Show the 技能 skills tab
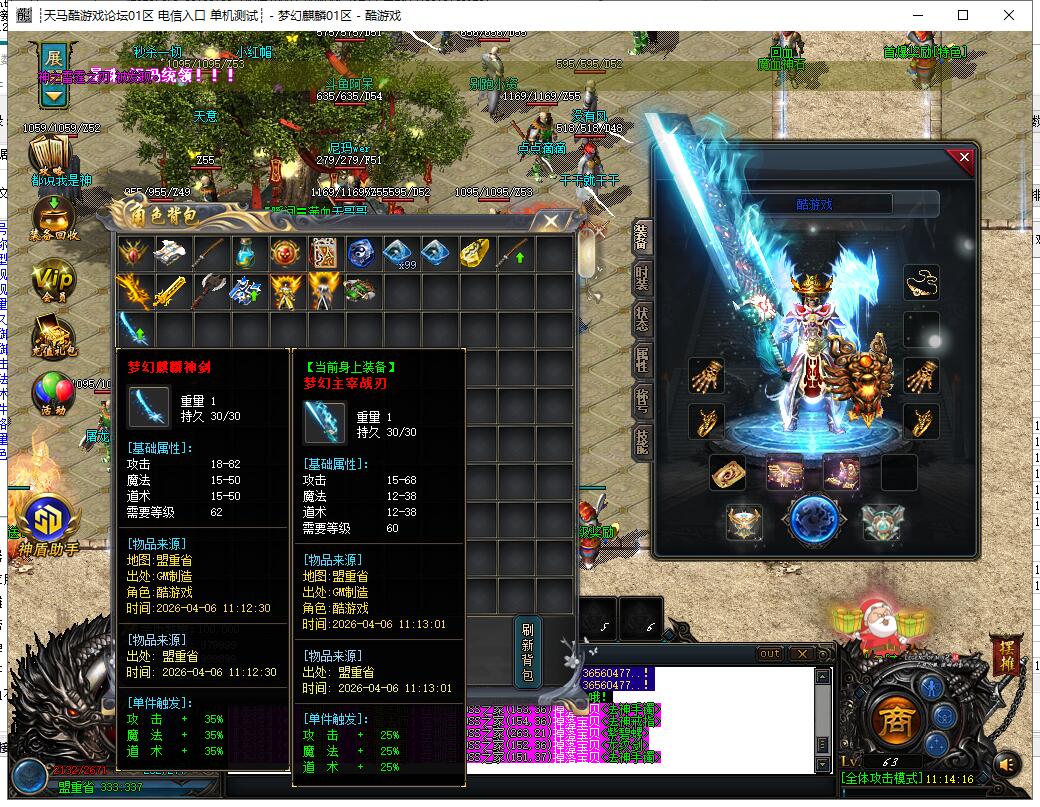Viewport: 1040px width, 807px height. point(641,439)
